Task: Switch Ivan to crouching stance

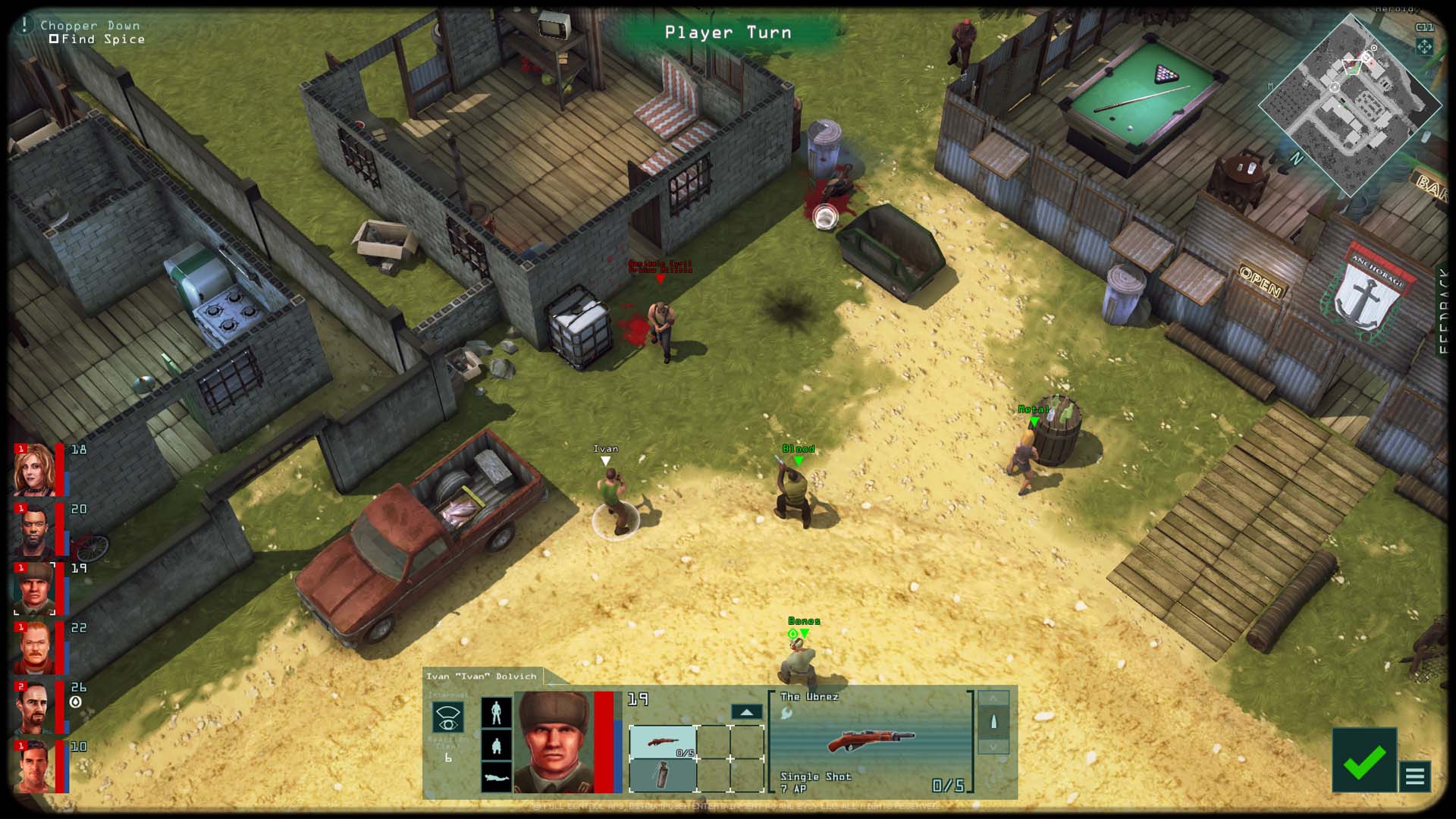Action: 496,745
